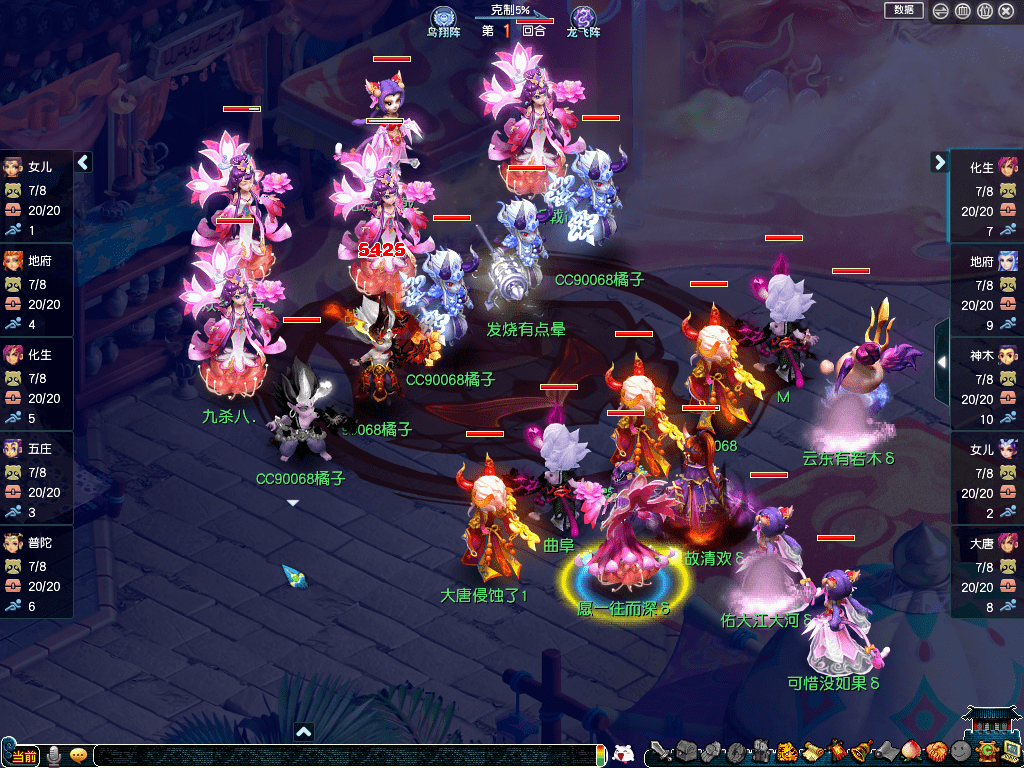Switch the chat channel via 当前

click(24, 756)
